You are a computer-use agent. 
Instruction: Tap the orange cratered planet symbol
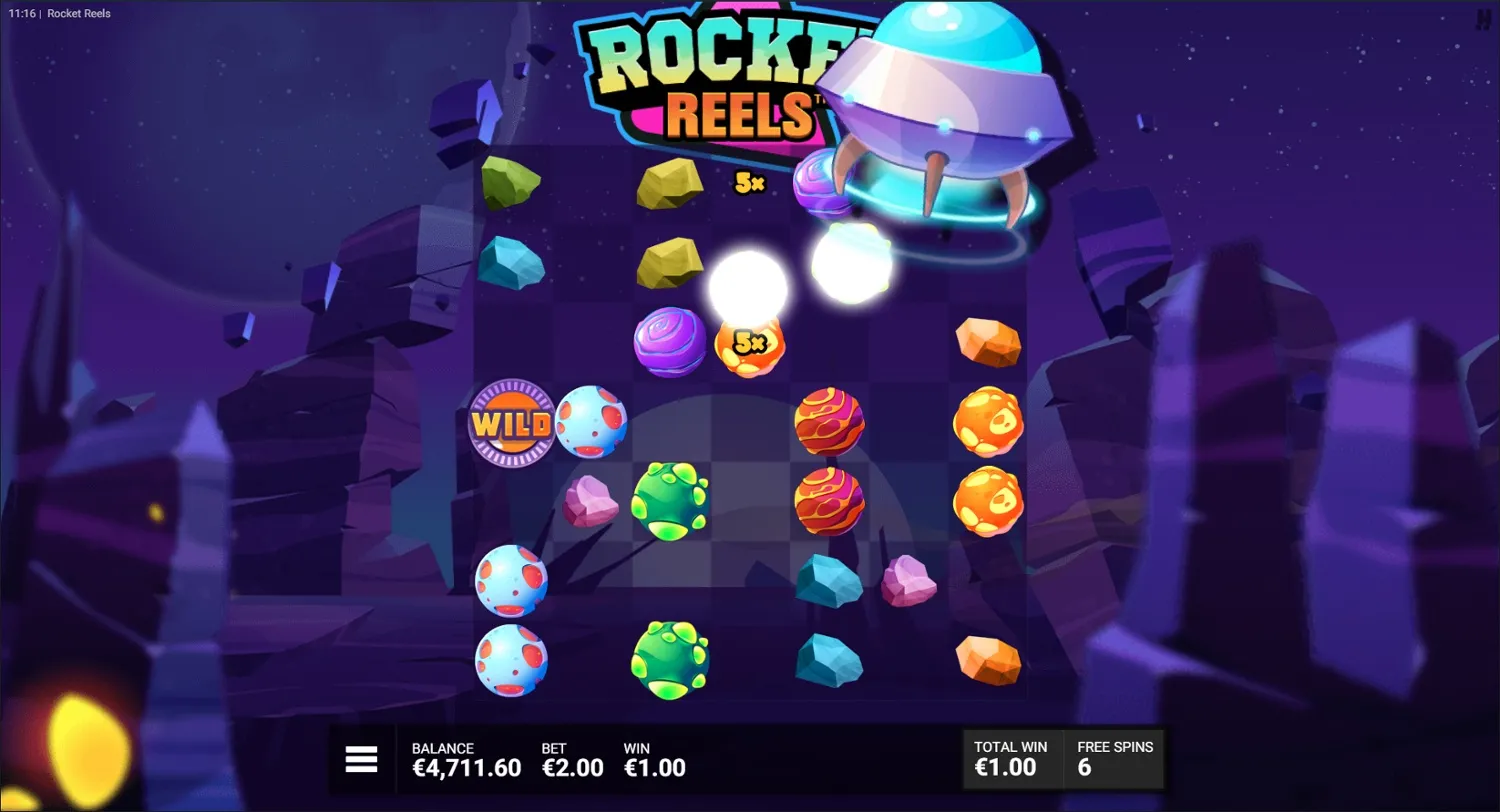(990, 423)
